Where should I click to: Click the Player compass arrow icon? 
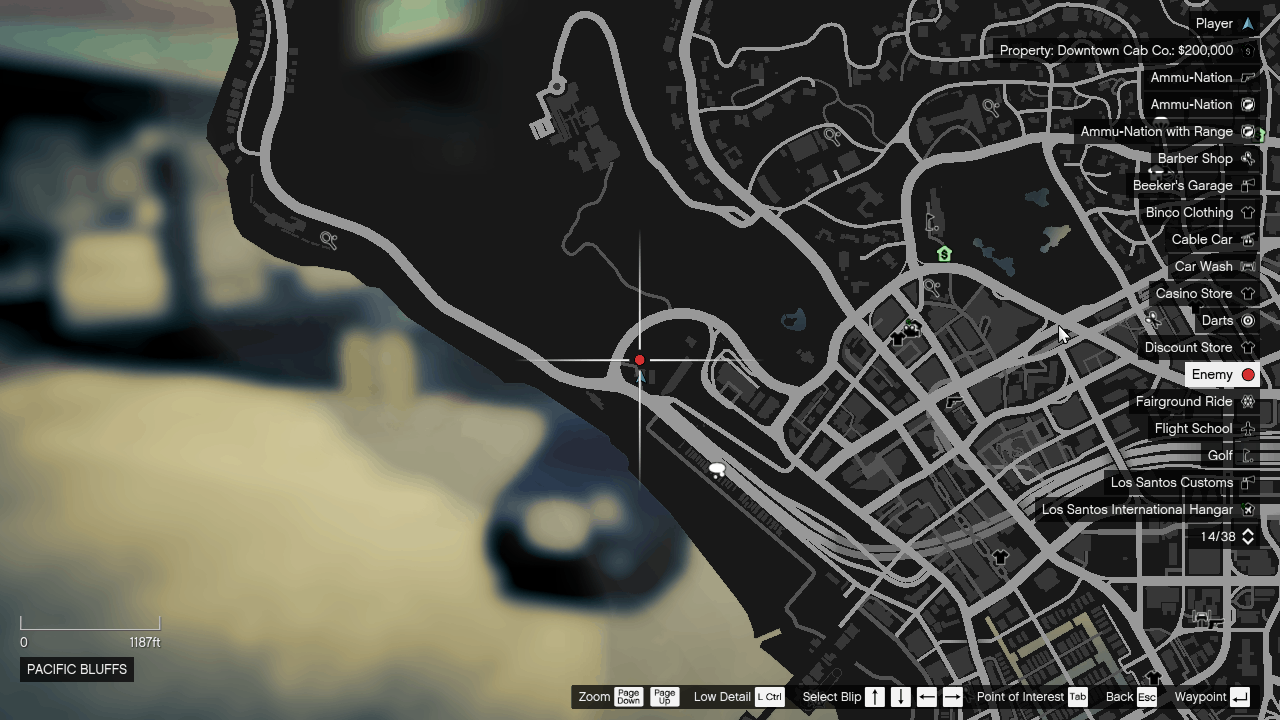(1248, 23)
